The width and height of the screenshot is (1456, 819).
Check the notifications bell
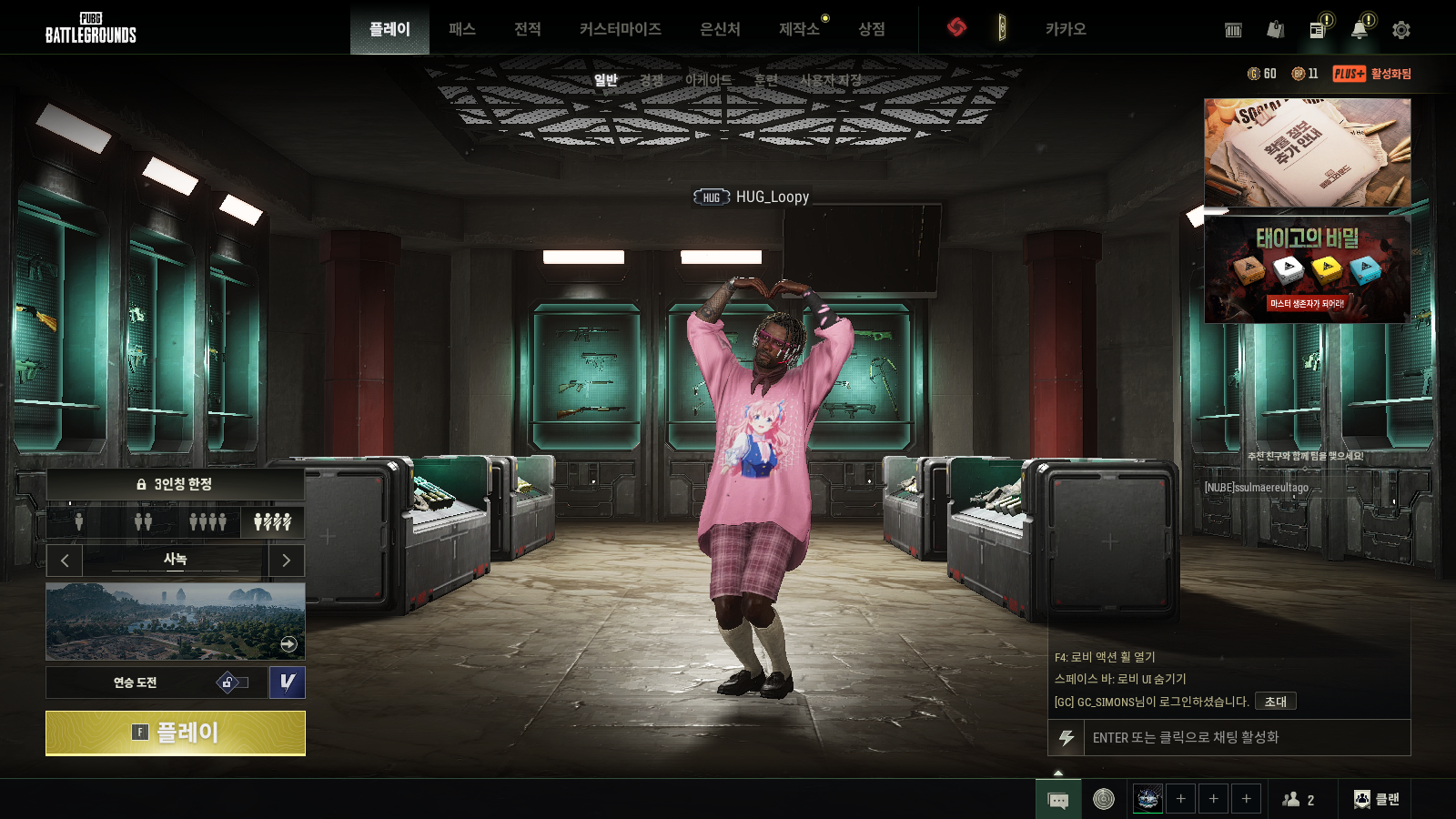click(x=1359, y=30)
